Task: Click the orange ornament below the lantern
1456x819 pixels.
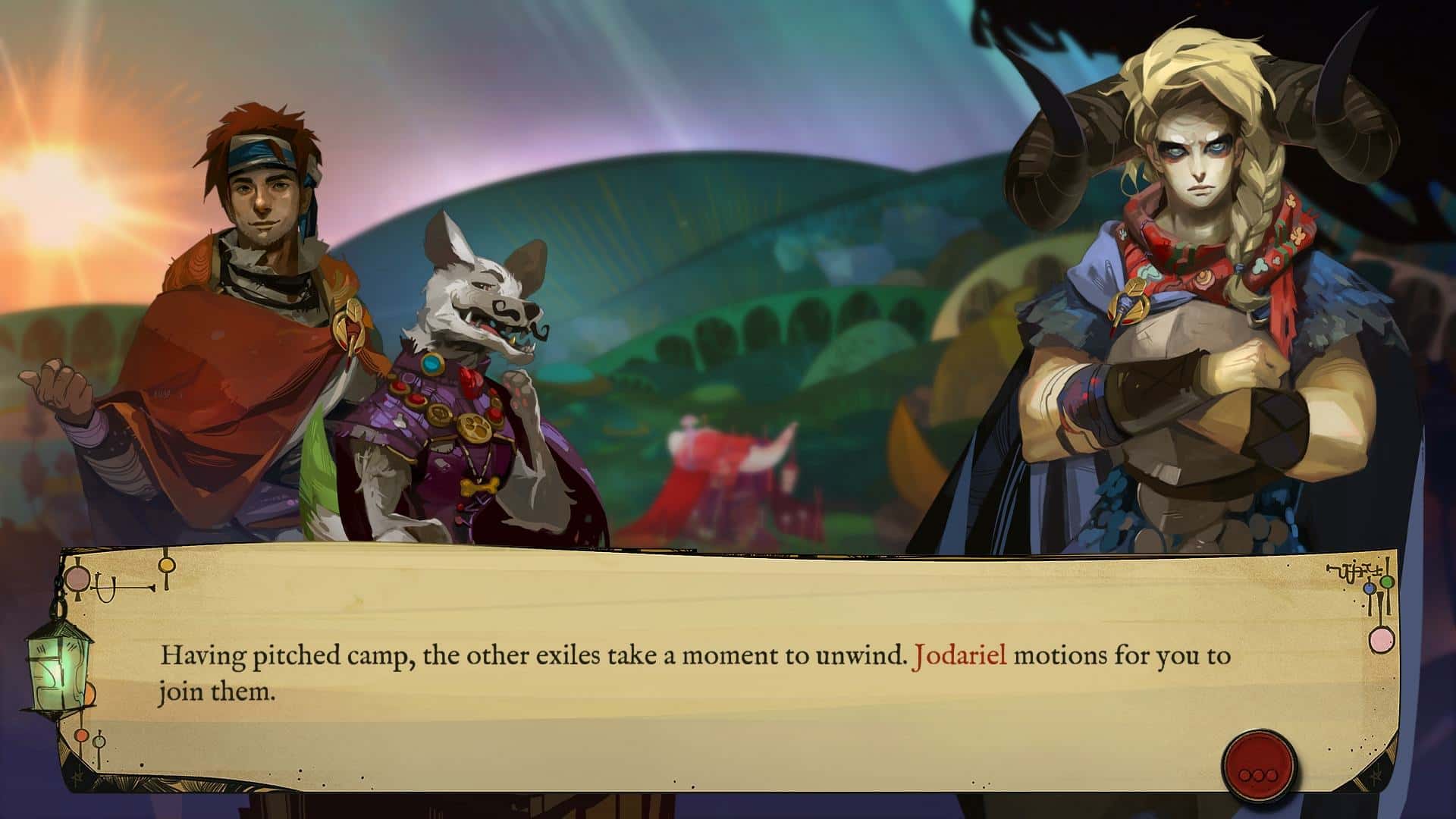Action: click(82, 735)
